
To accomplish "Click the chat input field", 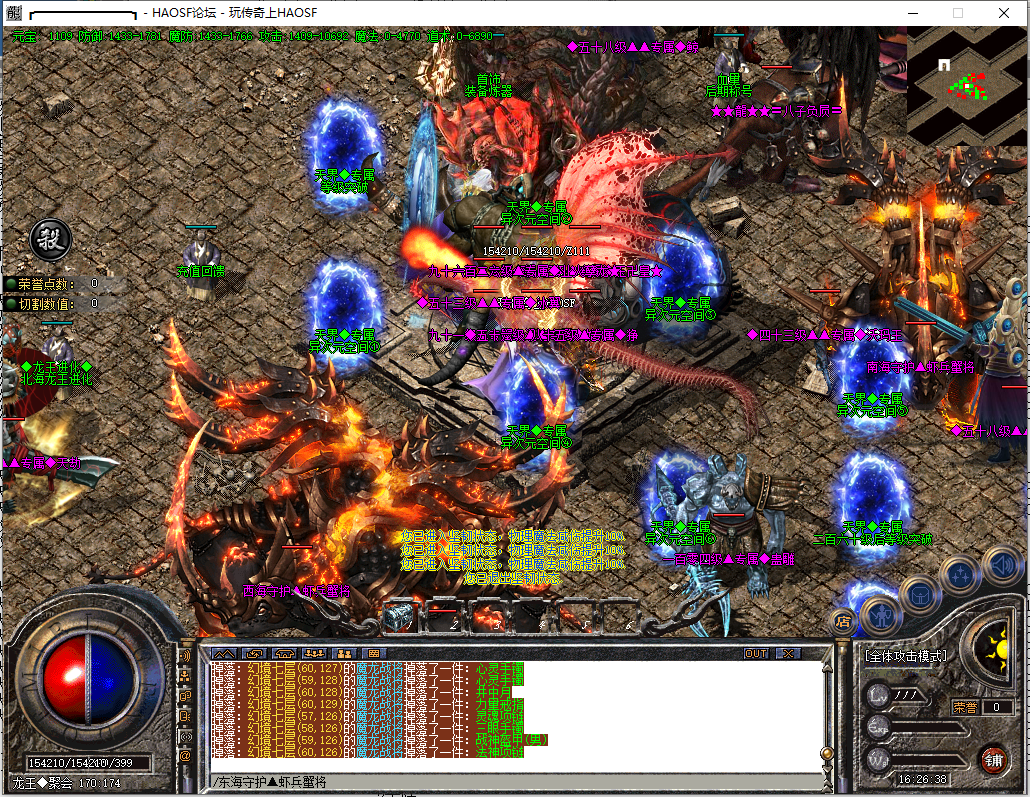I will pos(500,781).
